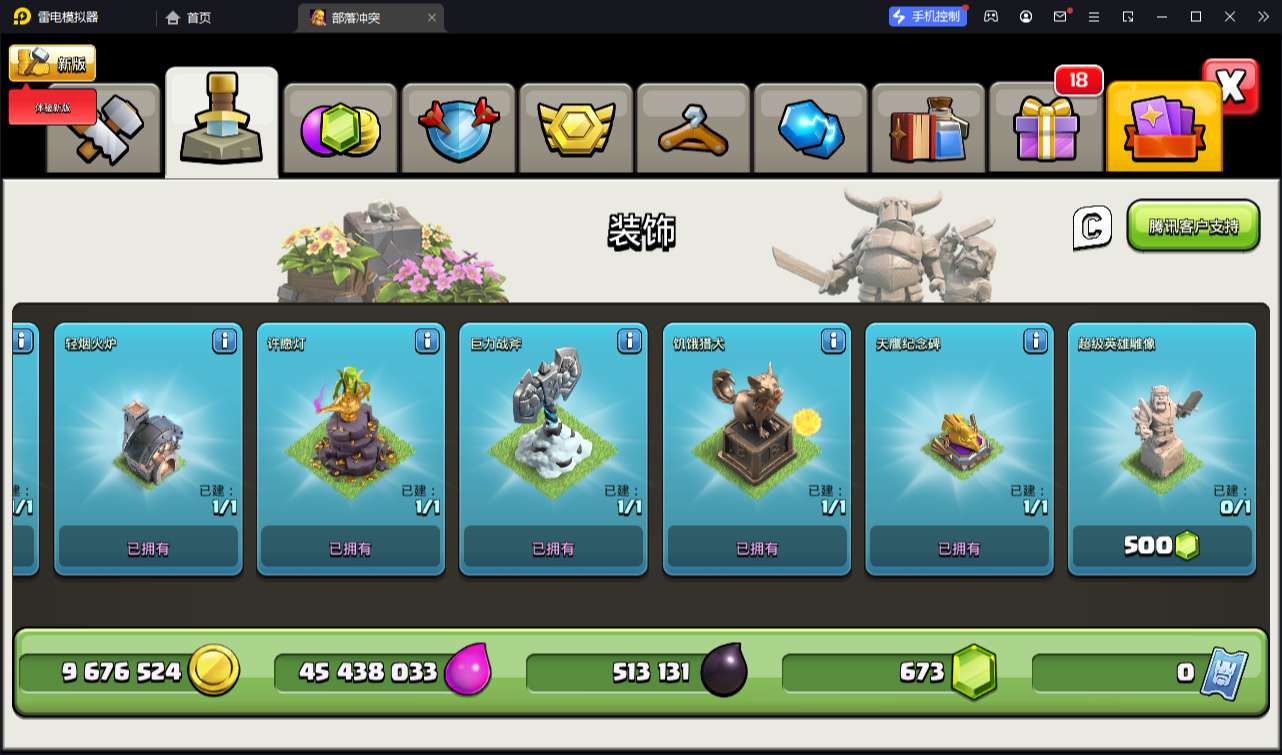Screen dimensions: 1282x755
Task: Close the shop with the red X
Action: point(1230,87)
